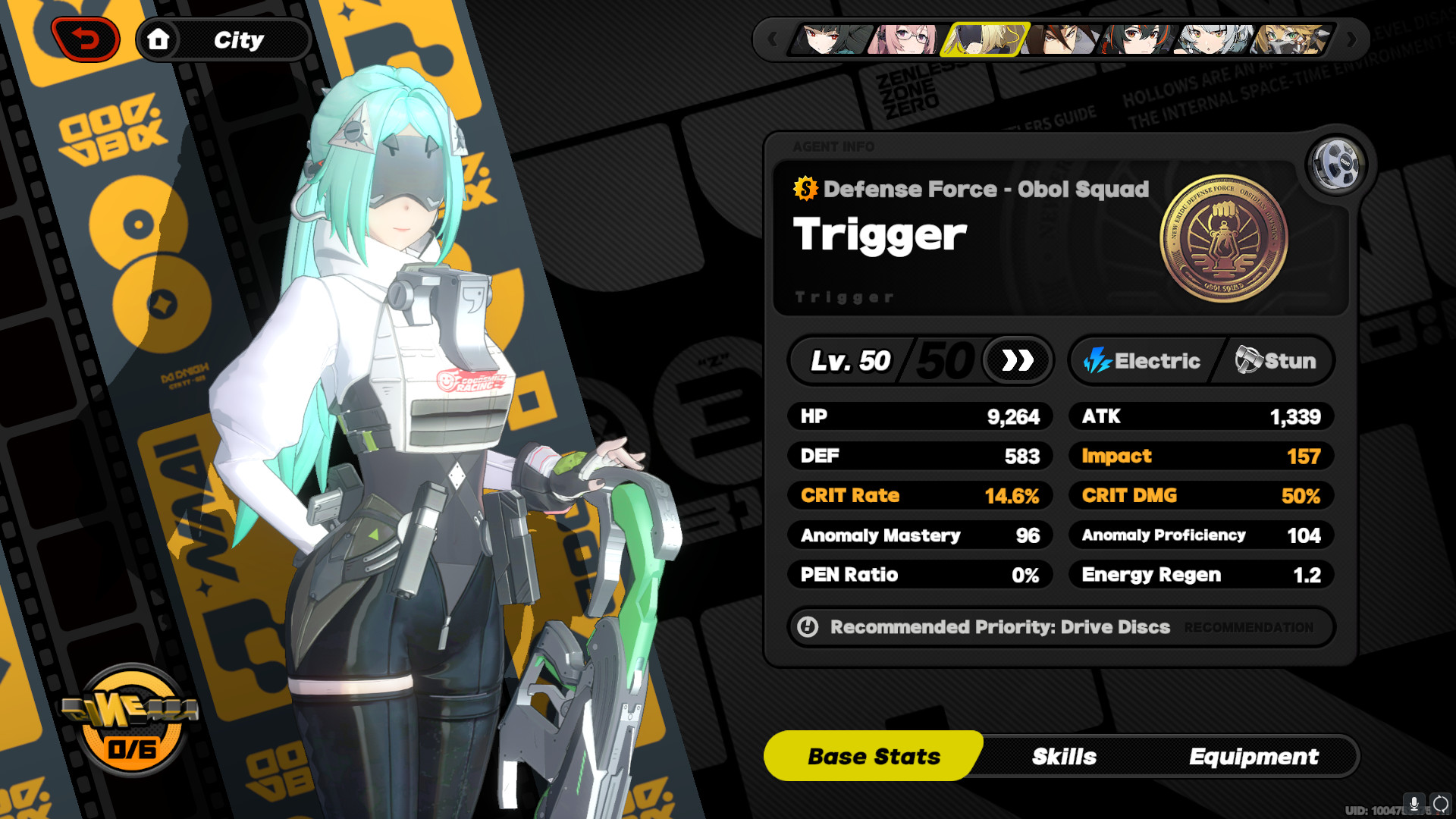Click the Electric attribute icon
This screenshot has height=819, width=1456.
(1099, 361)
